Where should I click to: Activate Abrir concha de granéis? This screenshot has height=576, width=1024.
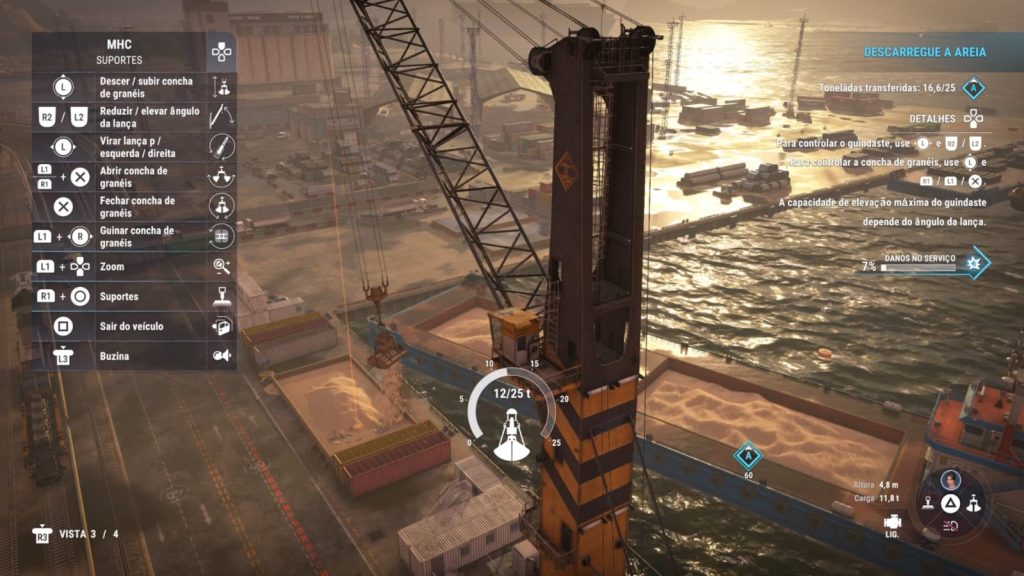[134, 176]
